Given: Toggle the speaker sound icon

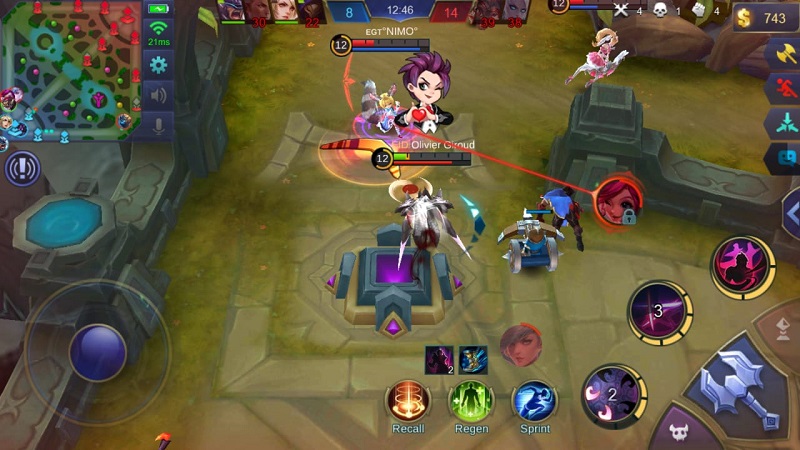Looking at the screenshot, I should tap(158, 96).
